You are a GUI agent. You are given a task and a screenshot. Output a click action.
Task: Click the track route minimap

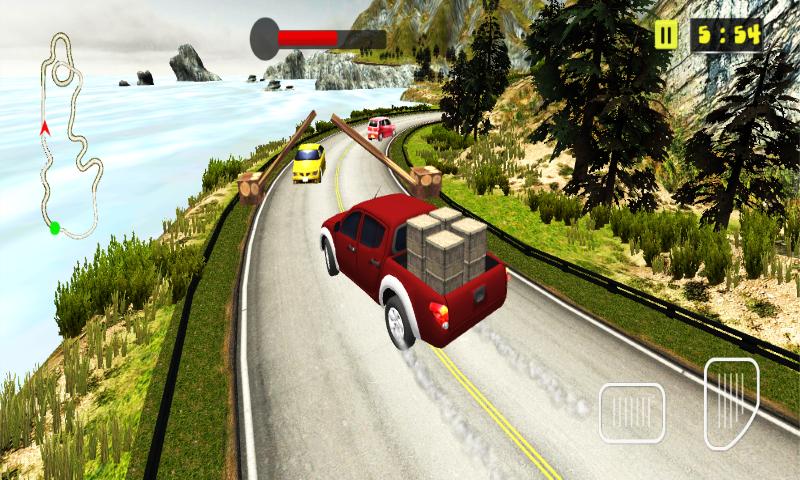(66, 135)
